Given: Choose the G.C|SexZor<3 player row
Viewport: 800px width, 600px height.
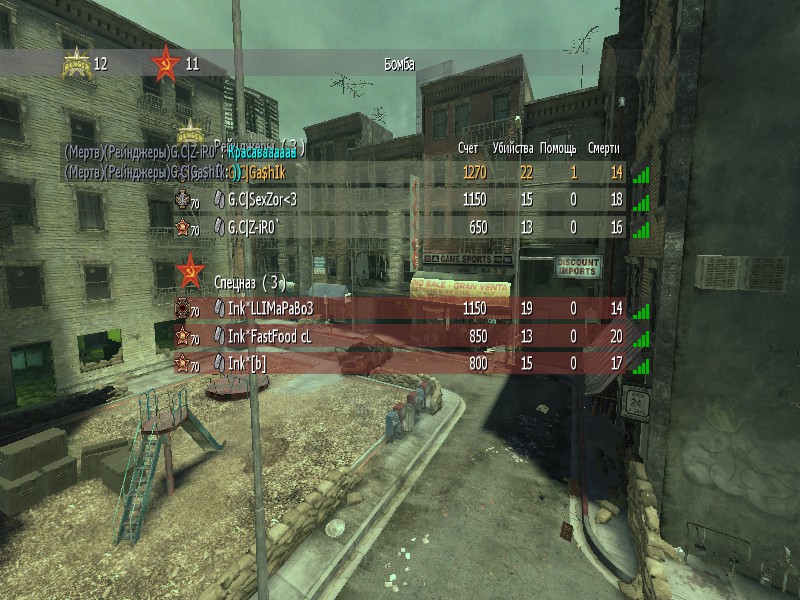Looking at the screenshot, I should pos(400,200).
